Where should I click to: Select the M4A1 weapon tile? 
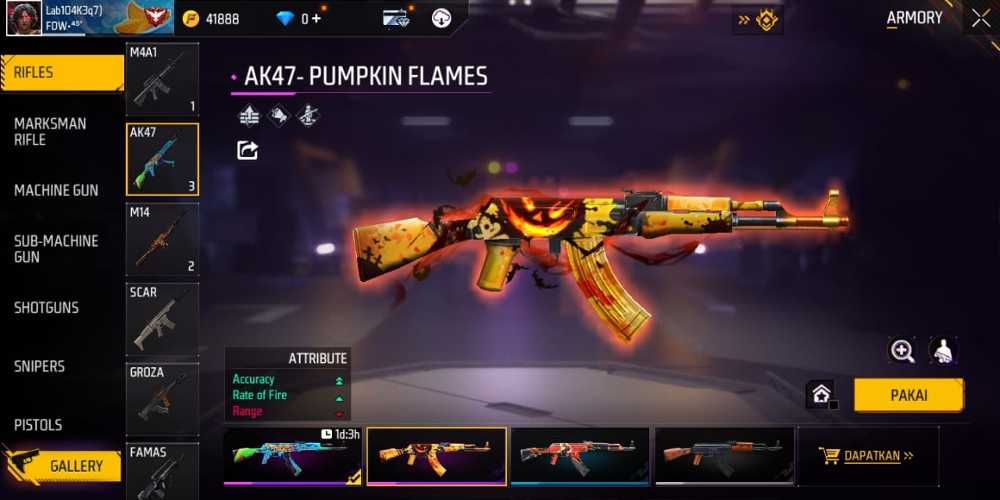[x=162, y=79]
